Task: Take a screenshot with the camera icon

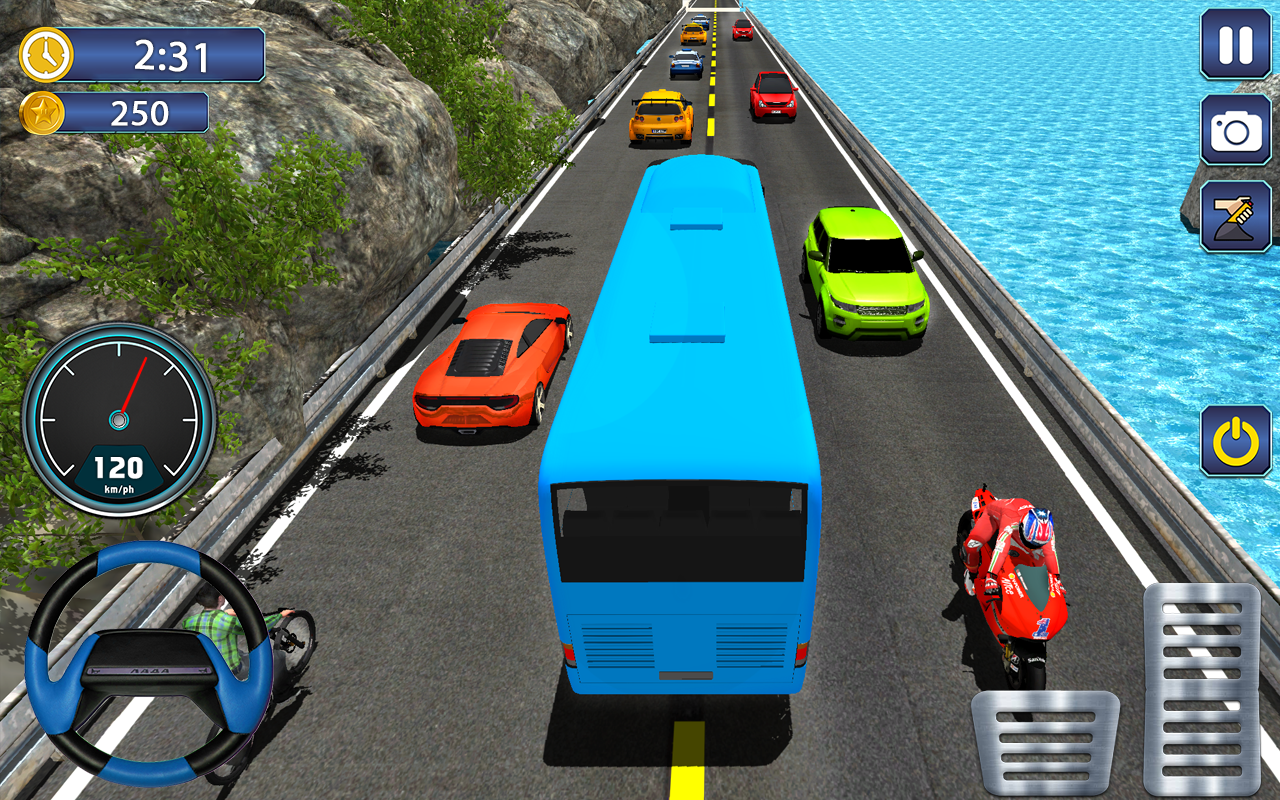Action: [1230, 130]
